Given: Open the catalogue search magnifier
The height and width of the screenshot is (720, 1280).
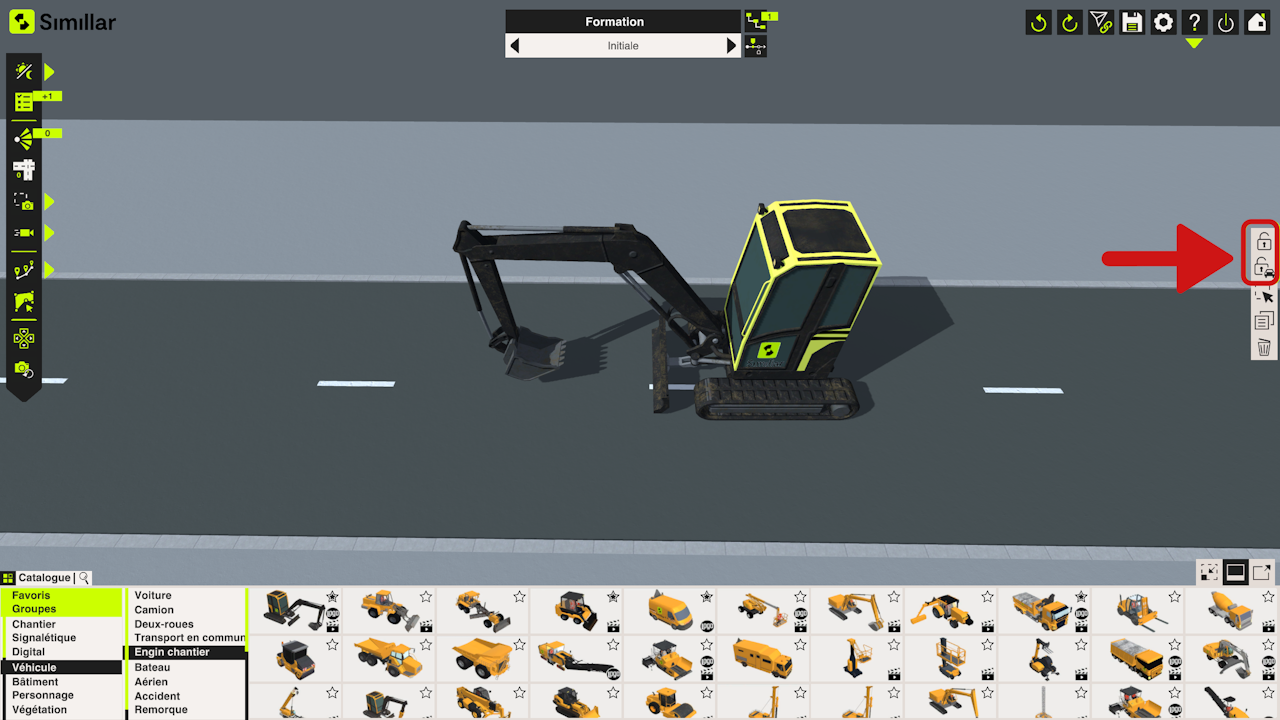Looking at the screenshot, I should [84, 578].
